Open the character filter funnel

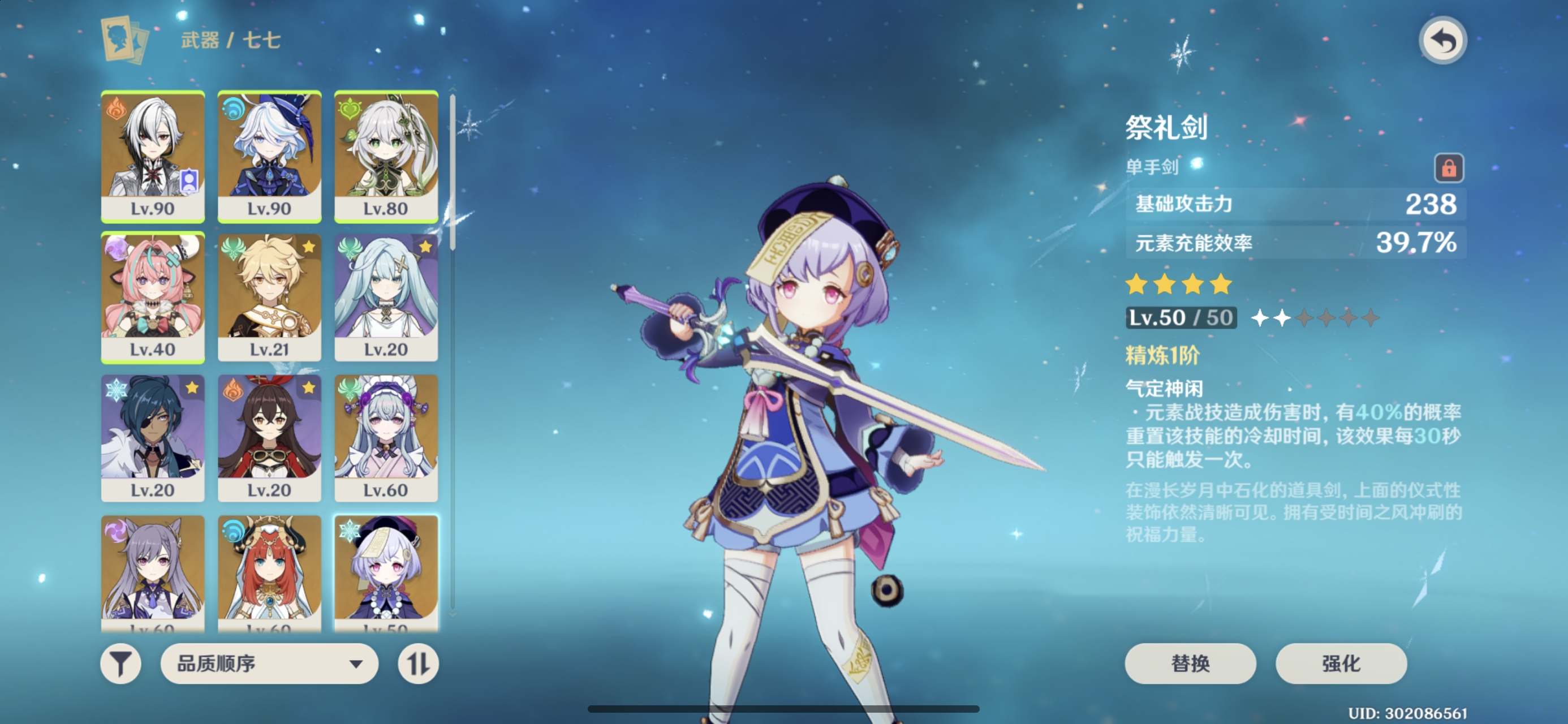tap(120, 663)
